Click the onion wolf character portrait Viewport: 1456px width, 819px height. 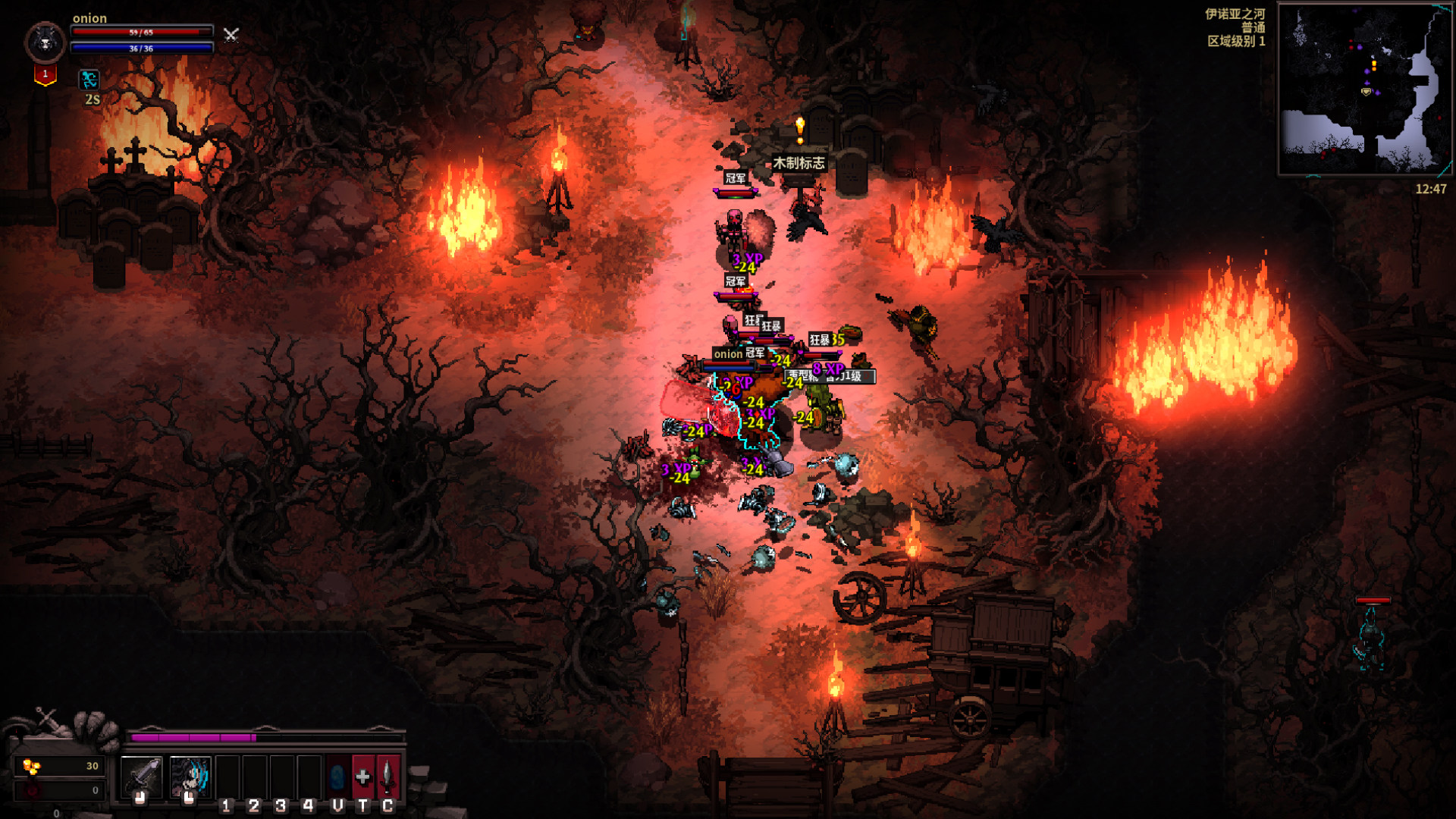pyautogui.click(x=45, y=42)
